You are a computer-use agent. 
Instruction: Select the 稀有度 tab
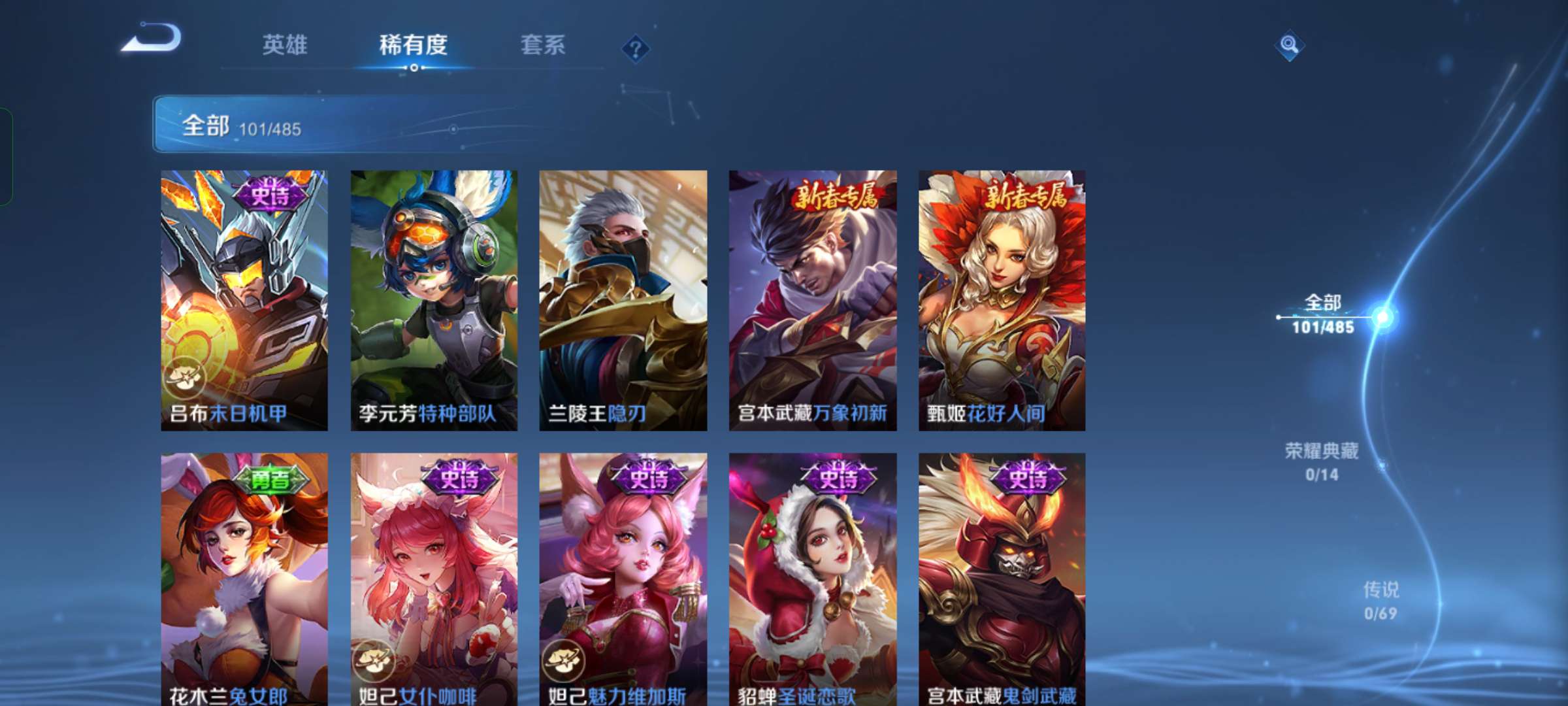click(x=414, y=44)
